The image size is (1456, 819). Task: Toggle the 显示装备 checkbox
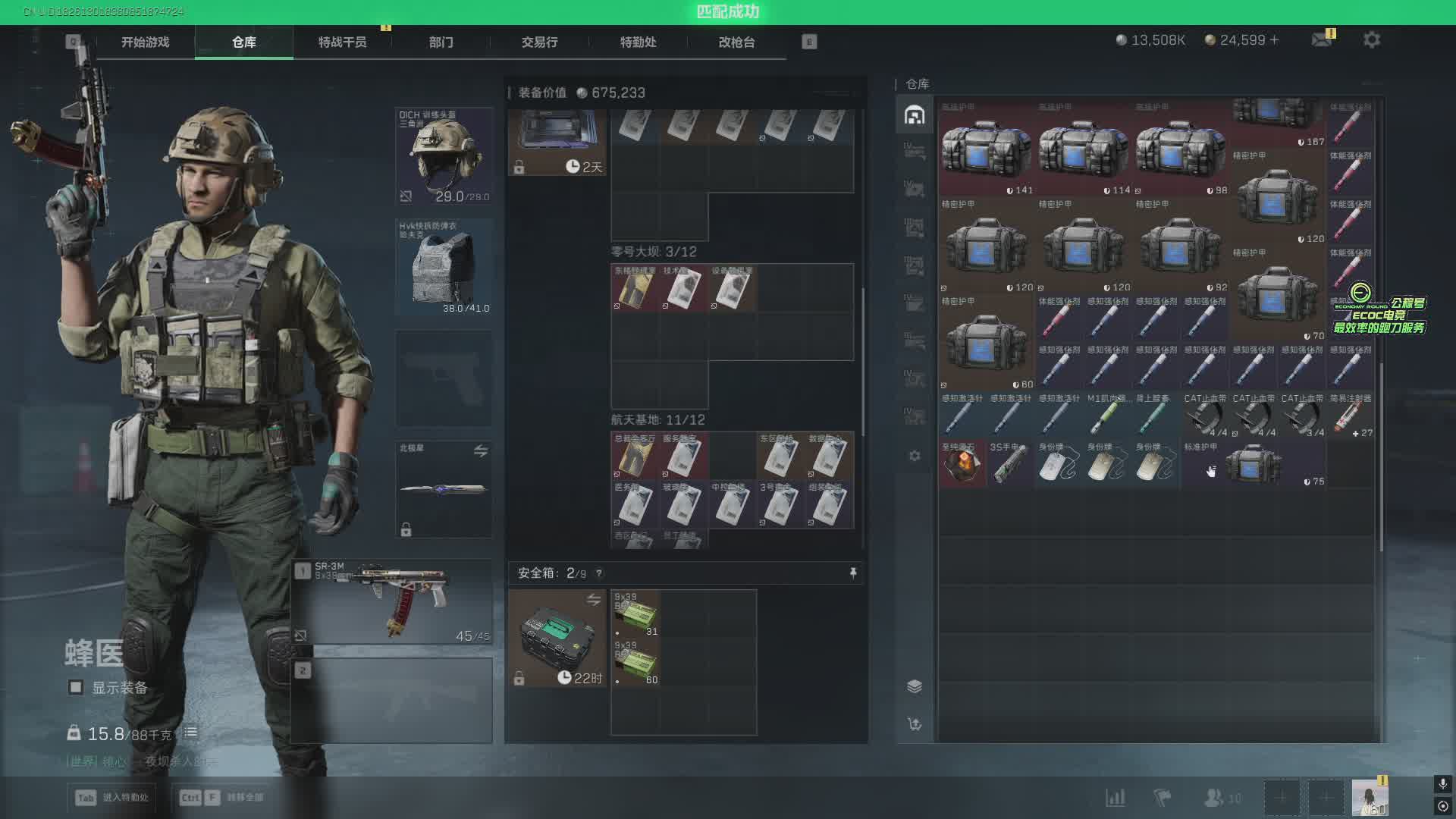click(76, 688)
